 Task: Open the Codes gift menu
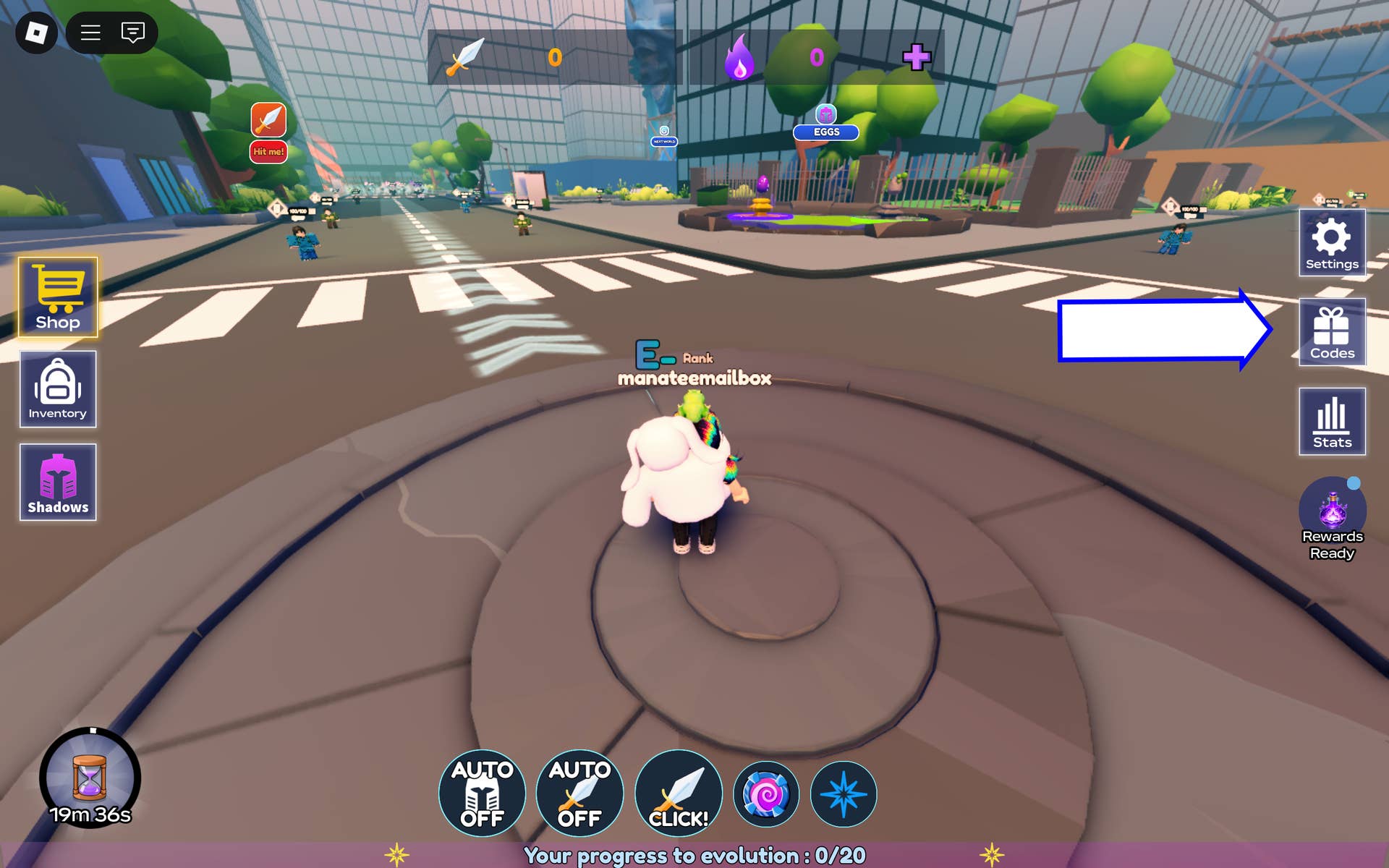click(1332, 332)
